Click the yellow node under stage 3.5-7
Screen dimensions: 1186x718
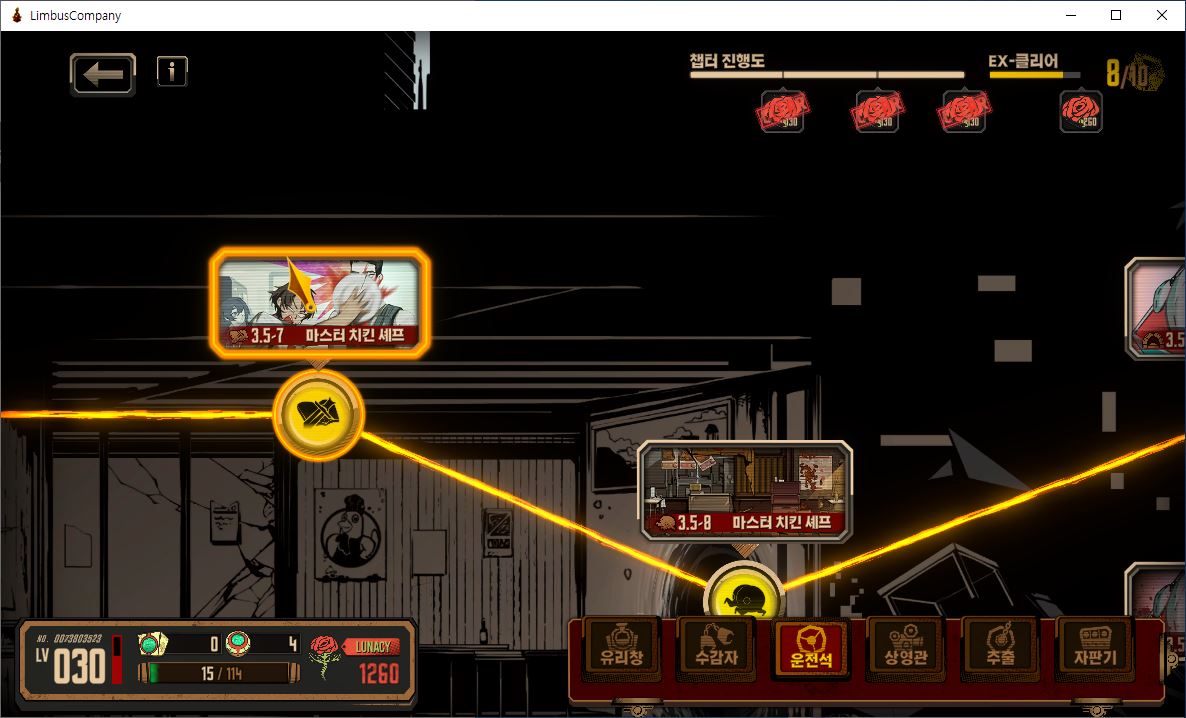coord(318,414)
